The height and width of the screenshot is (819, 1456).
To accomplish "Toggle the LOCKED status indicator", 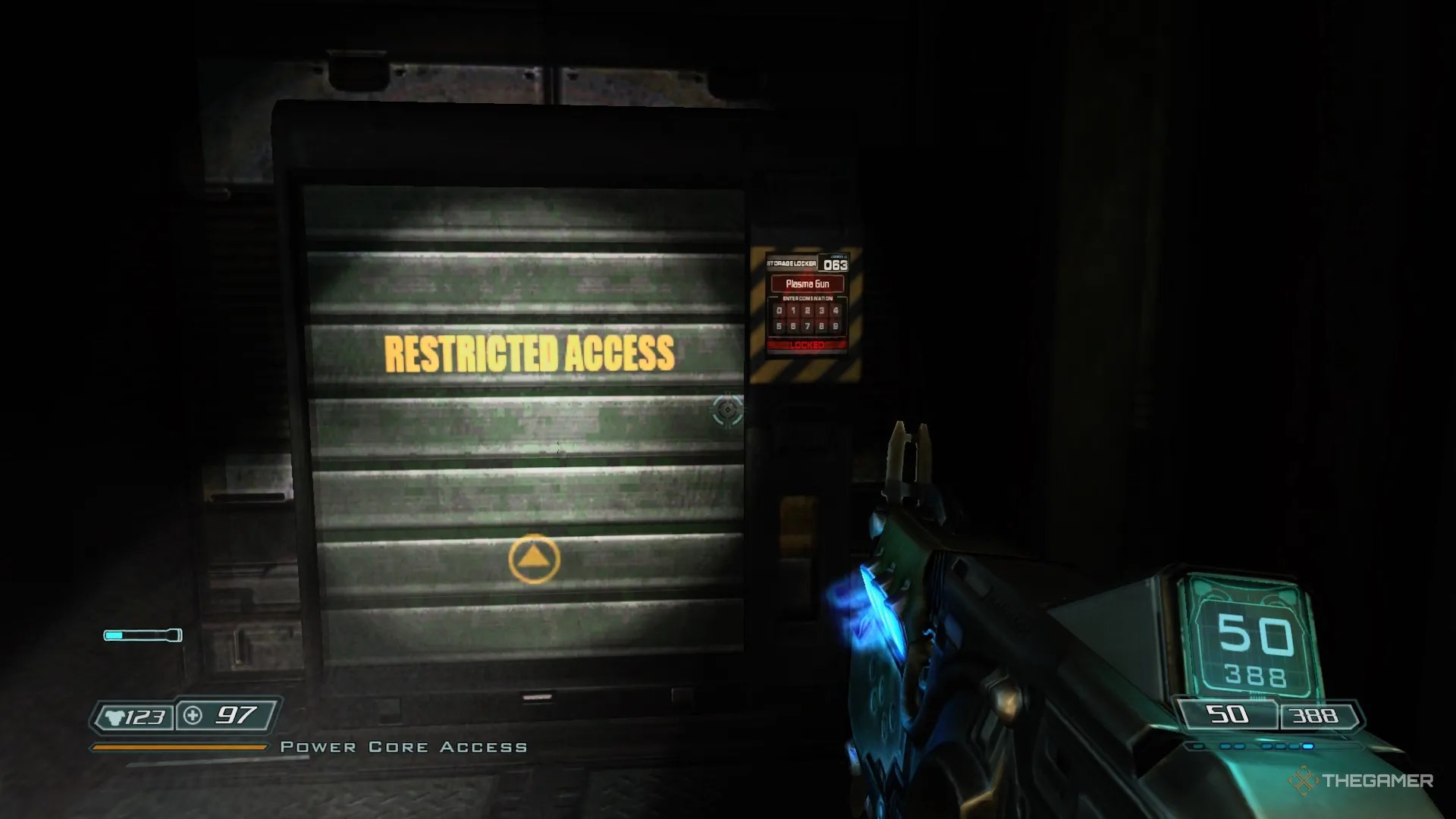I will (x=806, y=345).
